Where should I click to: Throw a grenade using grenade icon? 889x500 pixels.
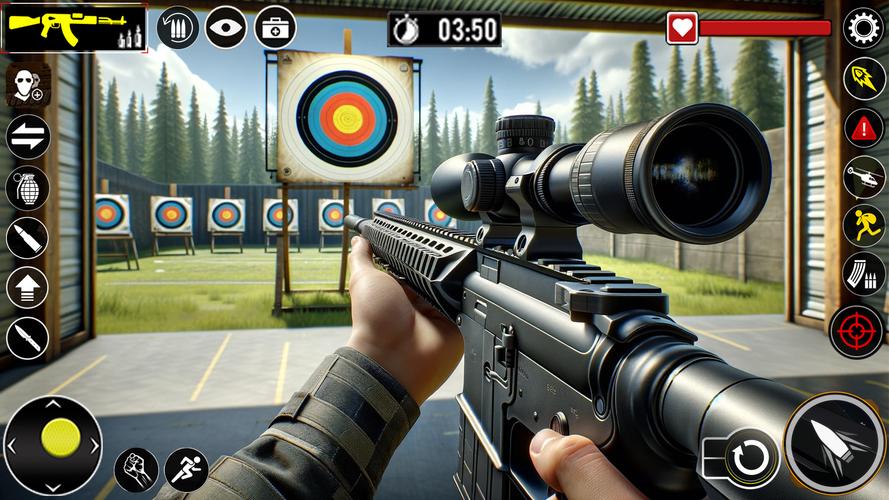27,187
